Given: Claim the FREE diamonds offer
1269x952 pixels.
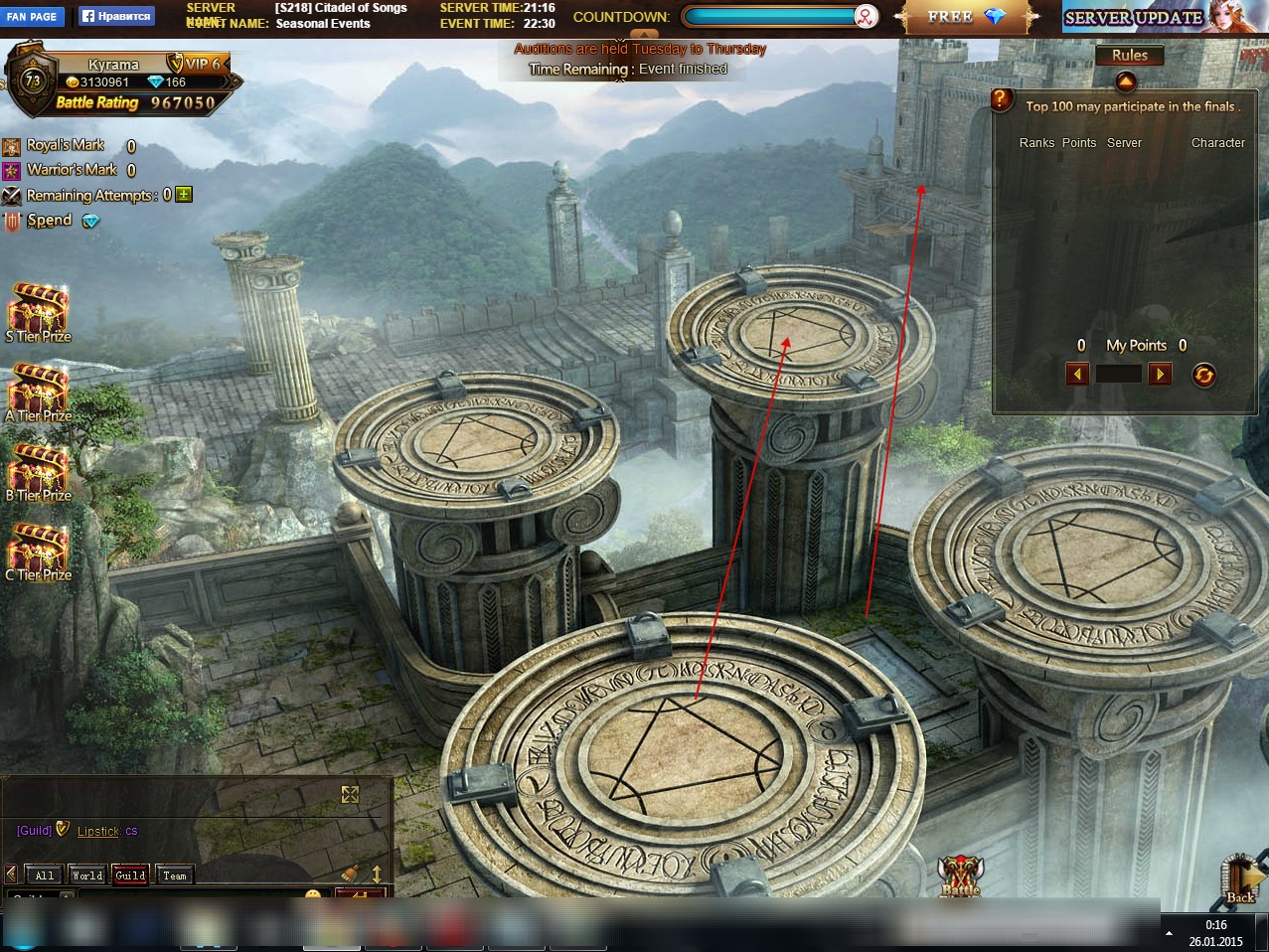Looking at the screenshot, I should pyautogui.click(x=966, y=17).
